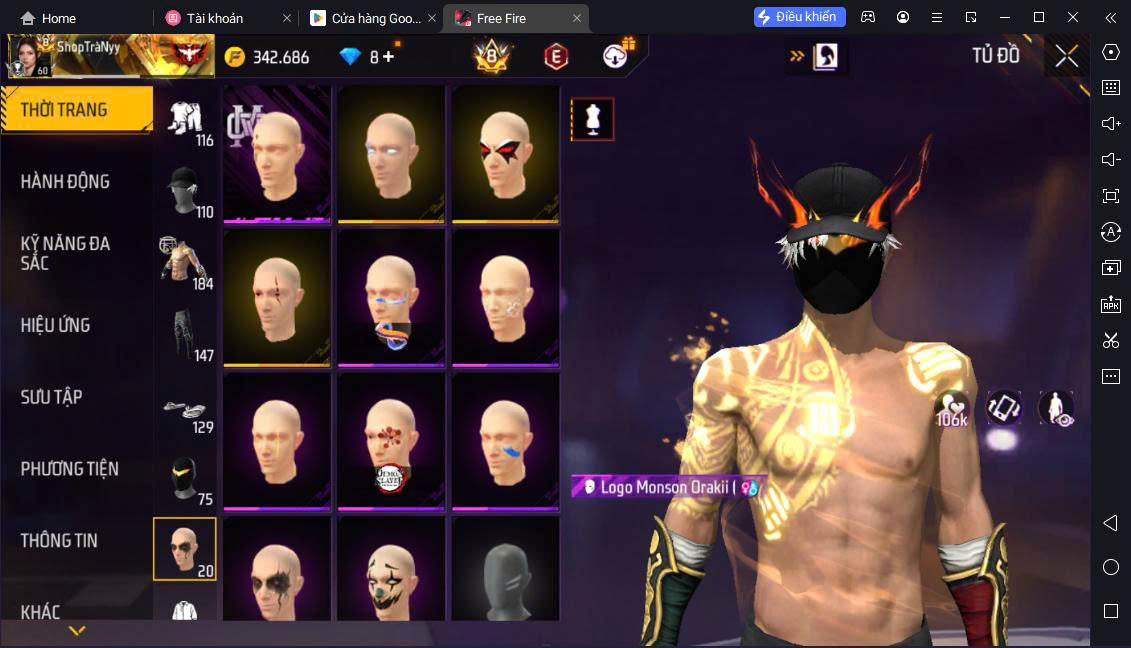Open the THỜI TRANG tab
The width and height of the screenshot is (1131, 648).
tap(76, 110)
